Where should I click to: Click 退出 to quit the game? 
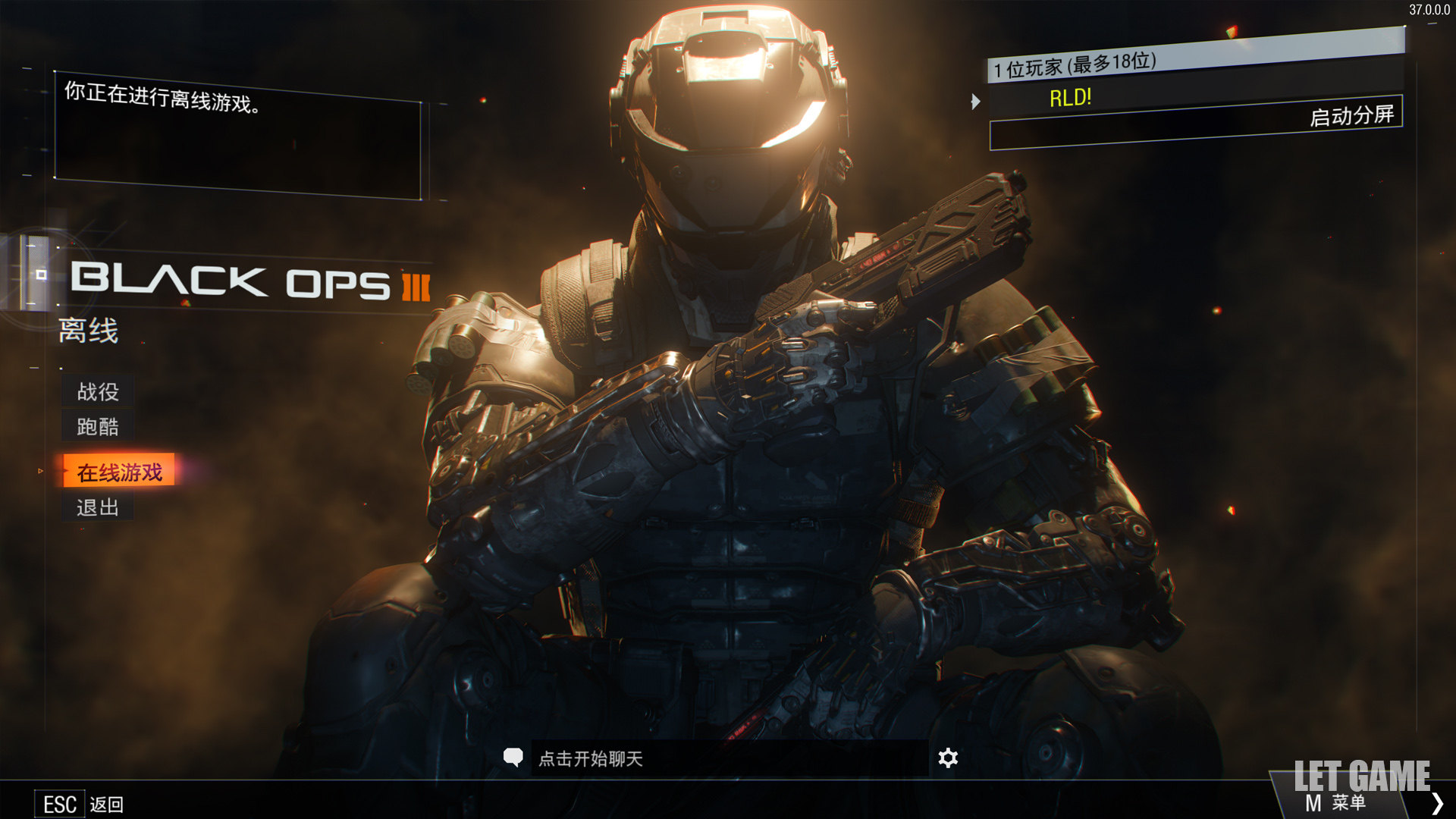click(98, 507)
